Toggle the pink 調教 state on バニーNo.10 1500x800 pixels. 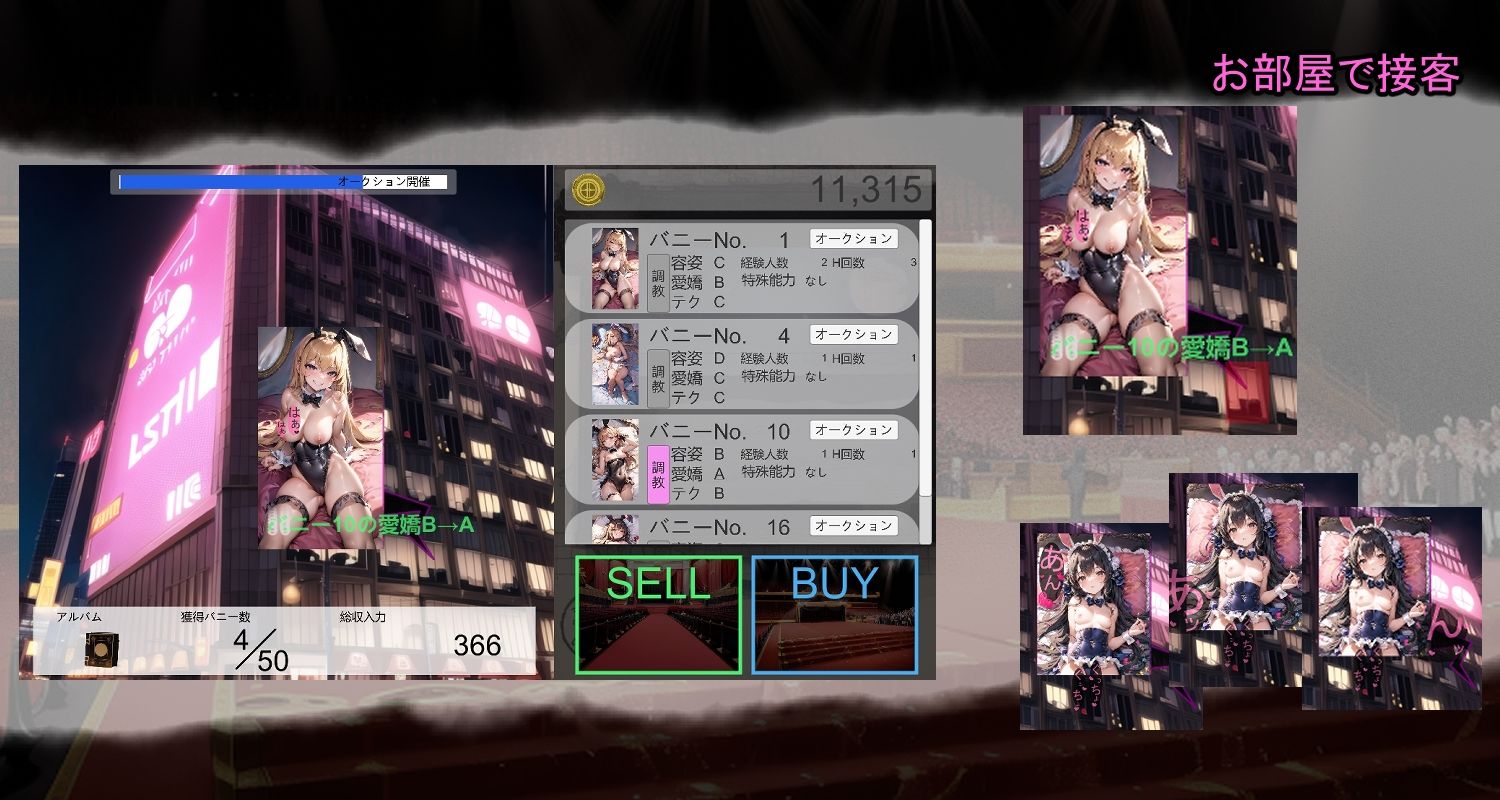pyautogui.click(x=658, y=473)
